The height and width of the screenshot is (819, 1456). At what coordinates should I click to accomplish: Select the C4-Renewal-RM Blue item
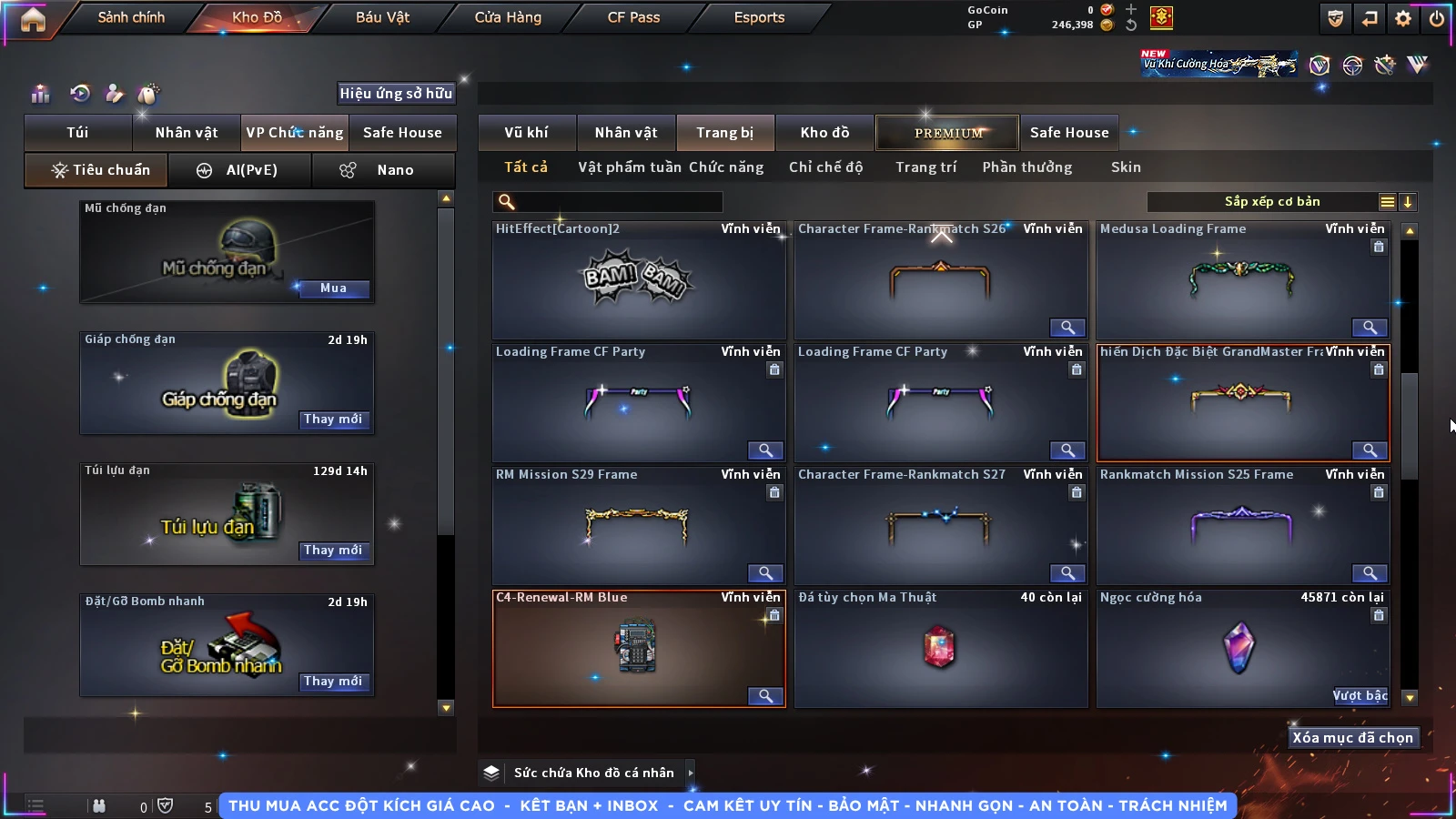pyautogui.click(x=638, y=648)
